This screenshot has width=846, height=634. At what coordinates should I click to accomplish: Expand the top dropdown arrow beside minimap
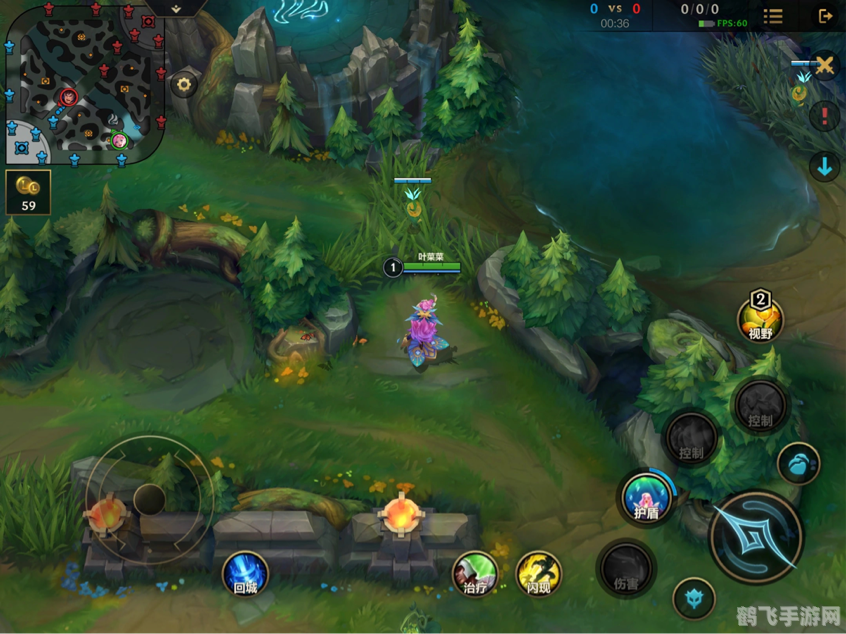click(176, 8)
